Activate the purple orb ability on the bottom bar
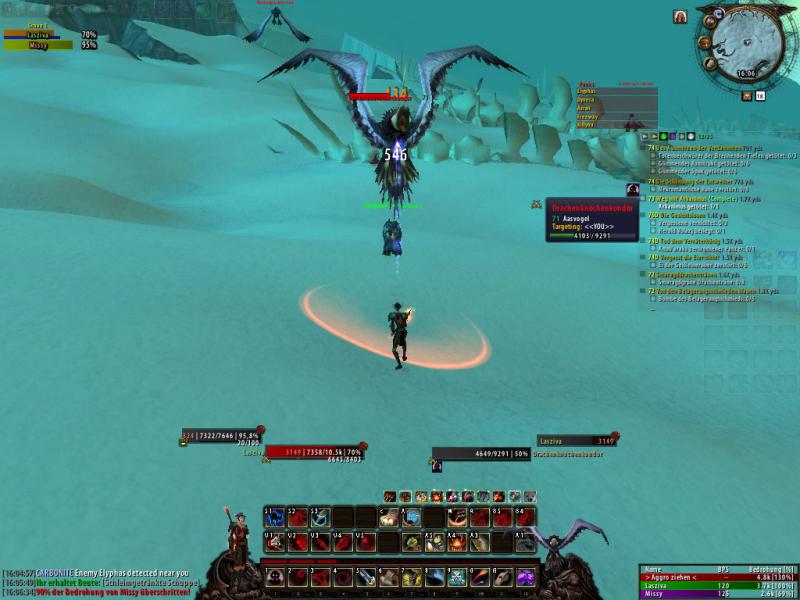 526,577
